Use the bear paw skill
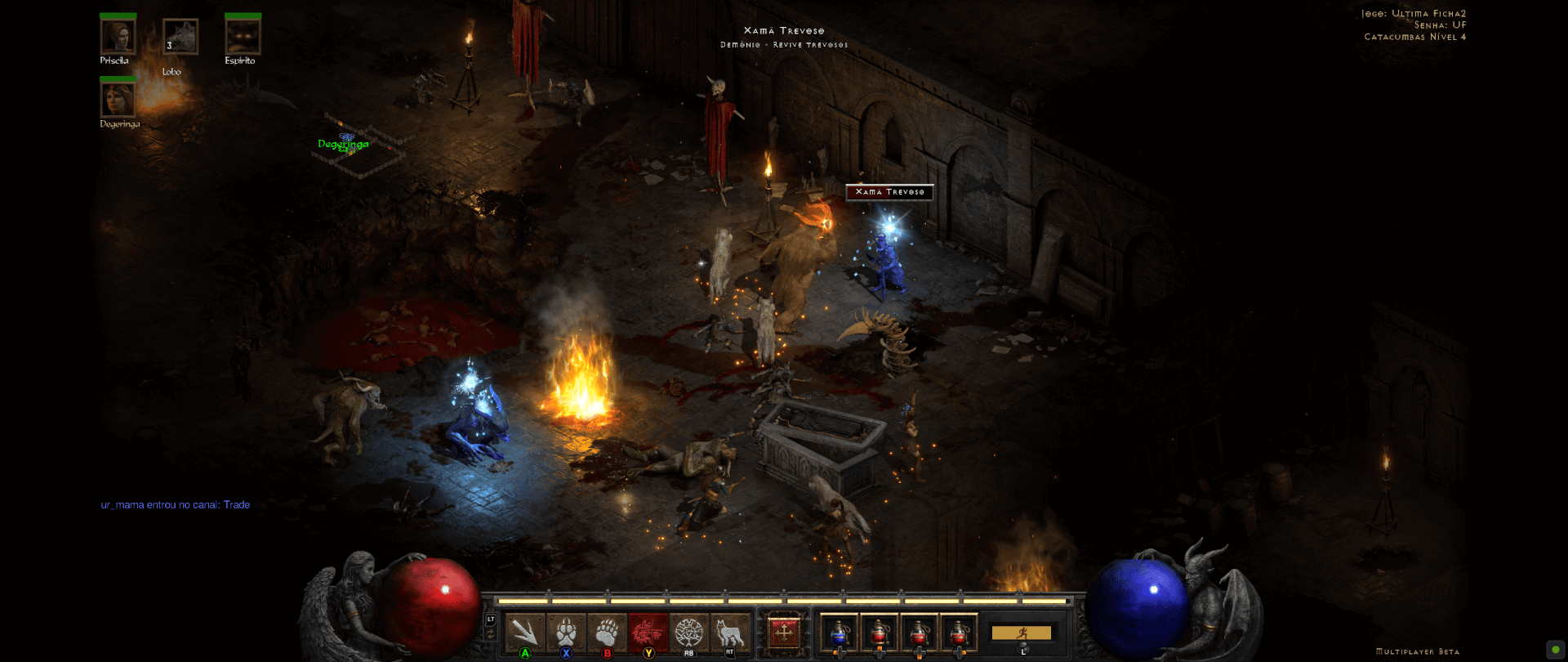Image resolution: width=1568 pixels, height=662 pixels. pos(607,632)
